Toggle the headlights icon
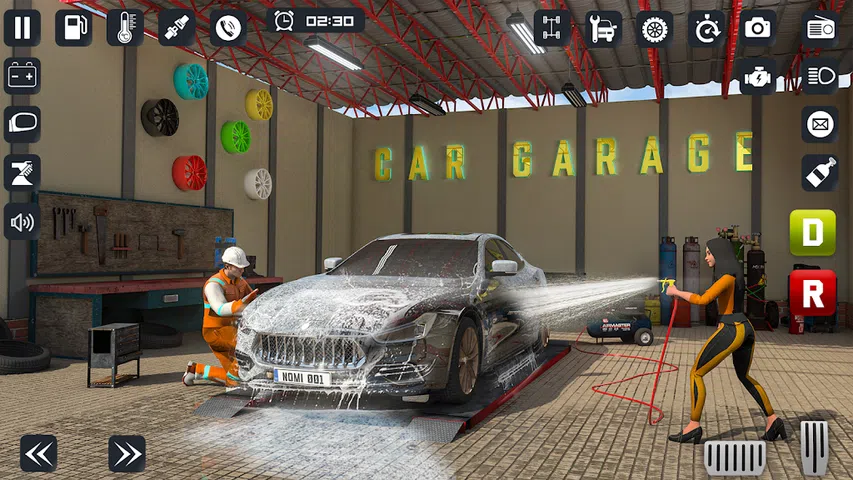 pyautogui.click(x=820, y=76)
